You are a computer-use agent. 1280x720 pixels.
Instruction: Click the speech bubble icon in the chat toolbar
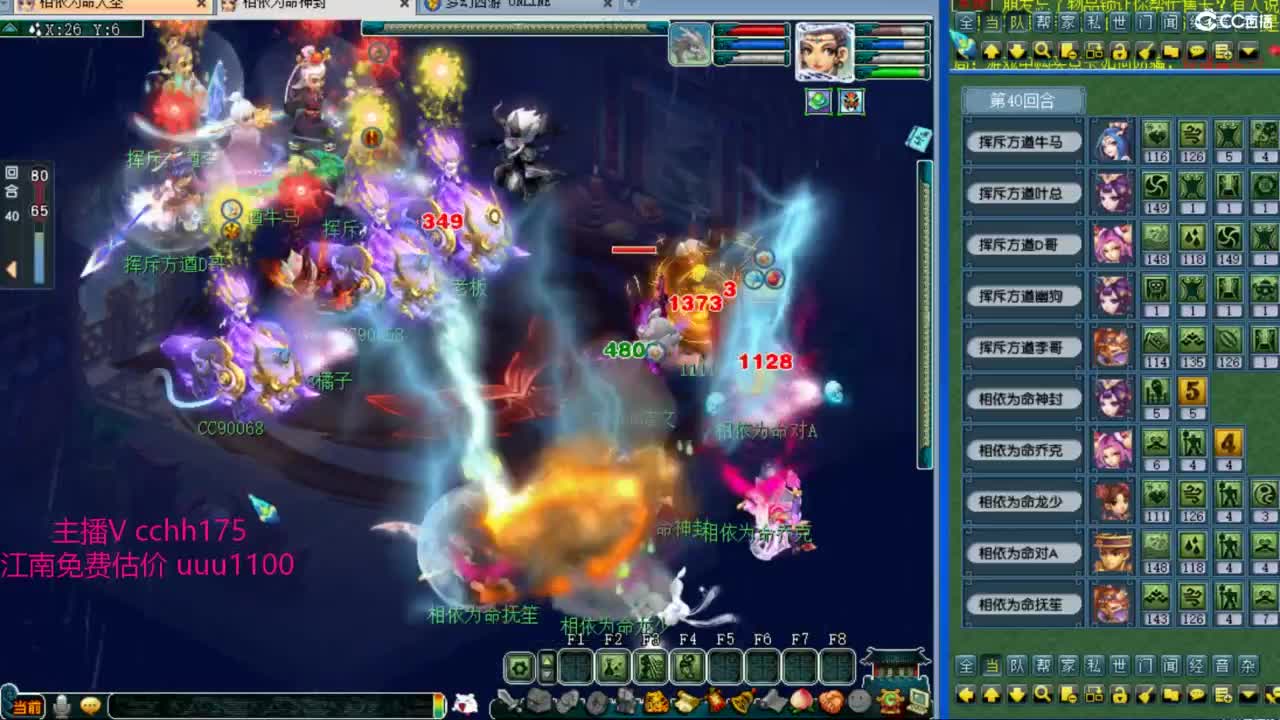1197,694
